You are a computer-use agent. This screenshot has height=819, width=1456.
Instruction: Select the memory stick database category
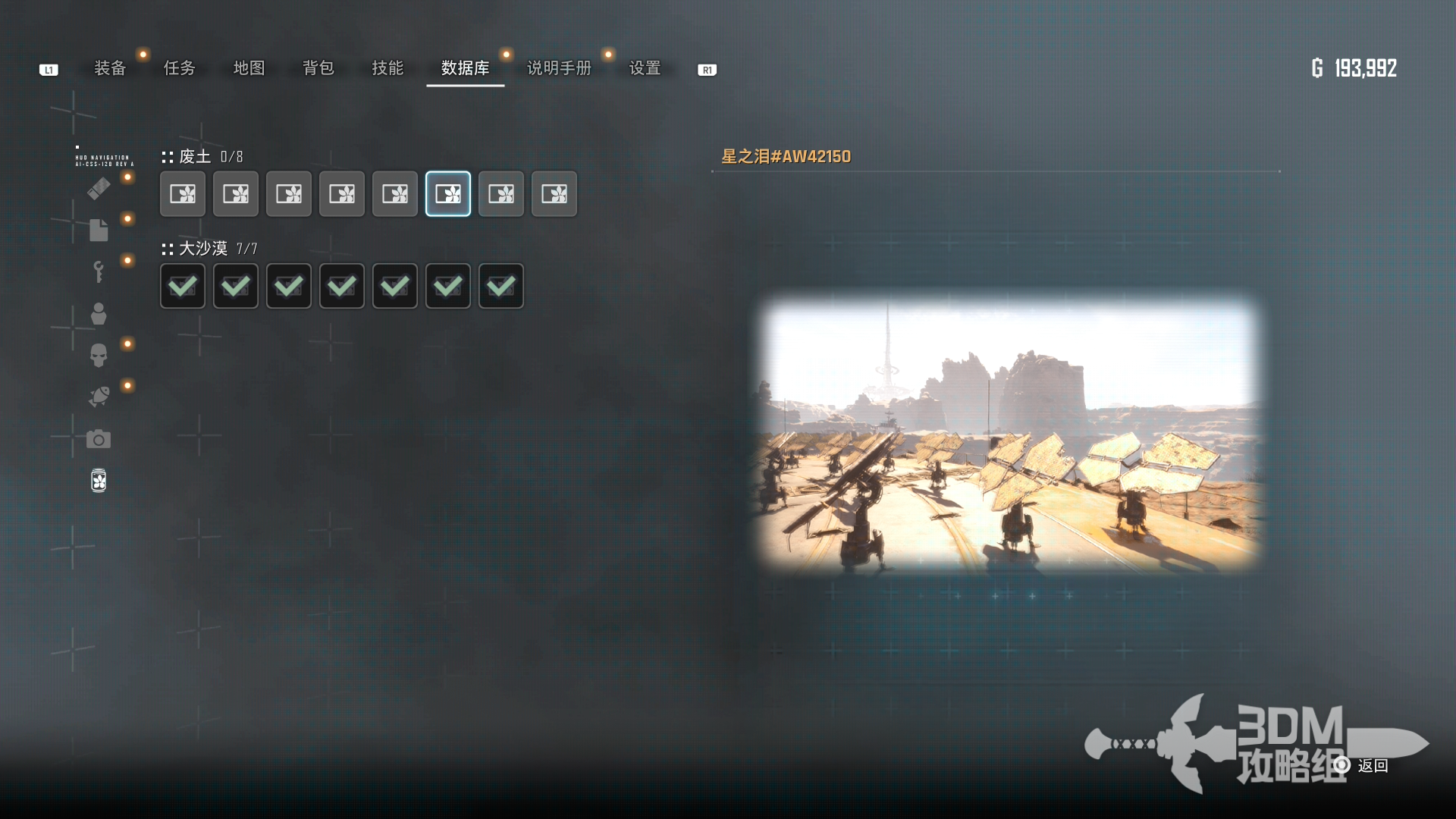click(x=99, y=189)
